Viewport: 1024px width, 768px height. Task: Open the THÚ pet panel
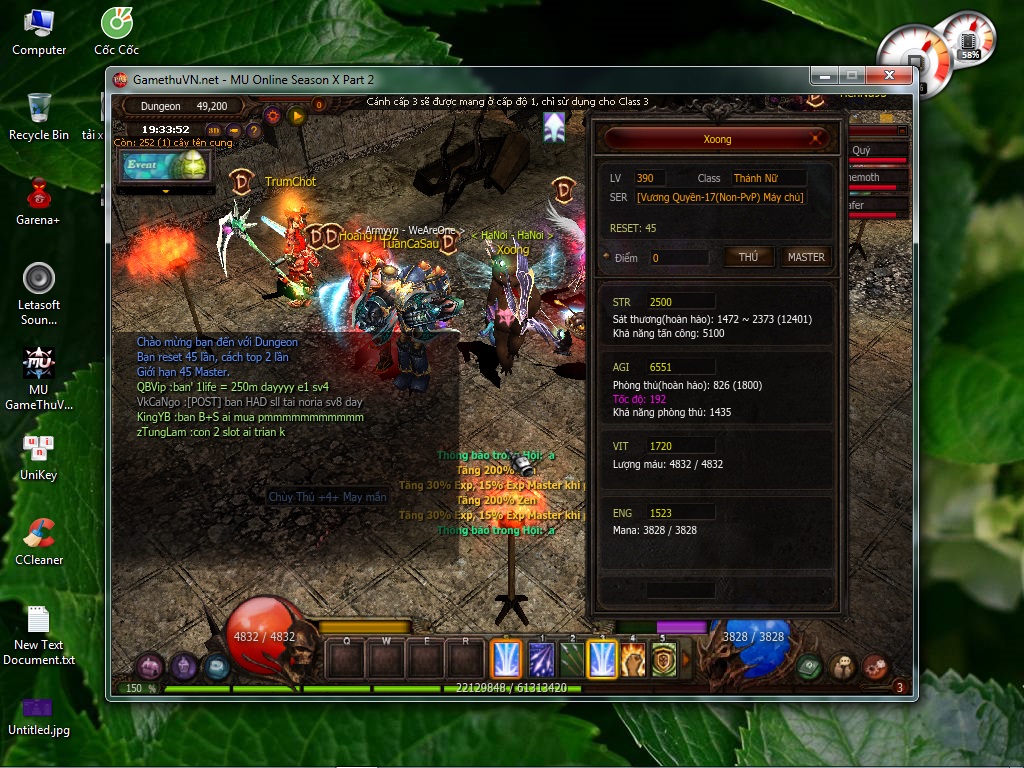748,257
